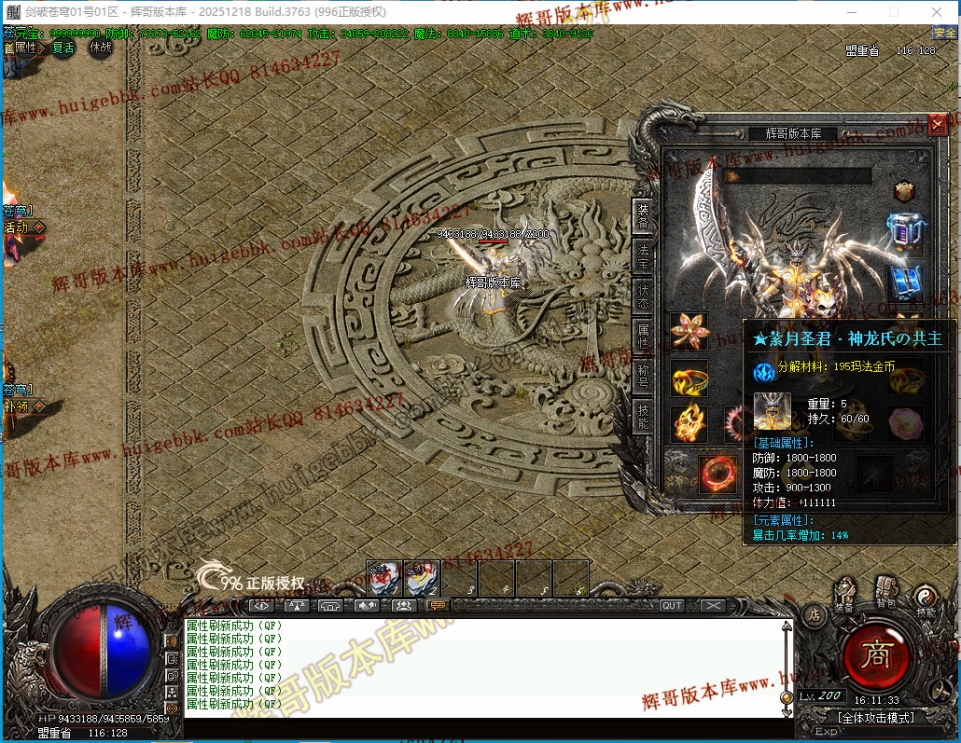The height and width of the screenshot is (743, 961).
Task: Use the item in hotbar slot 1
Action: click(x=384, y=578)
